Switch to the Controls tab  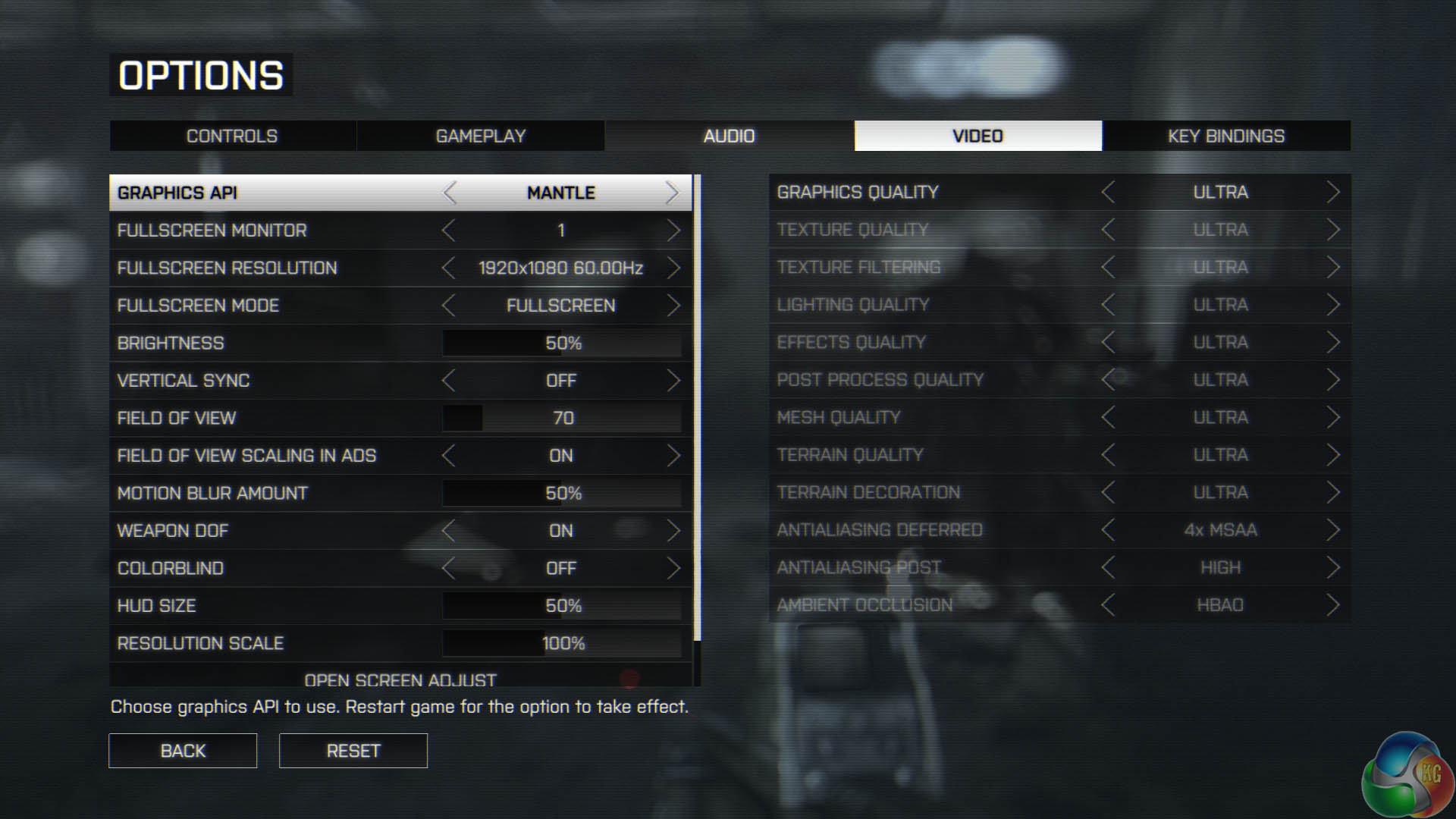(232, 136)
